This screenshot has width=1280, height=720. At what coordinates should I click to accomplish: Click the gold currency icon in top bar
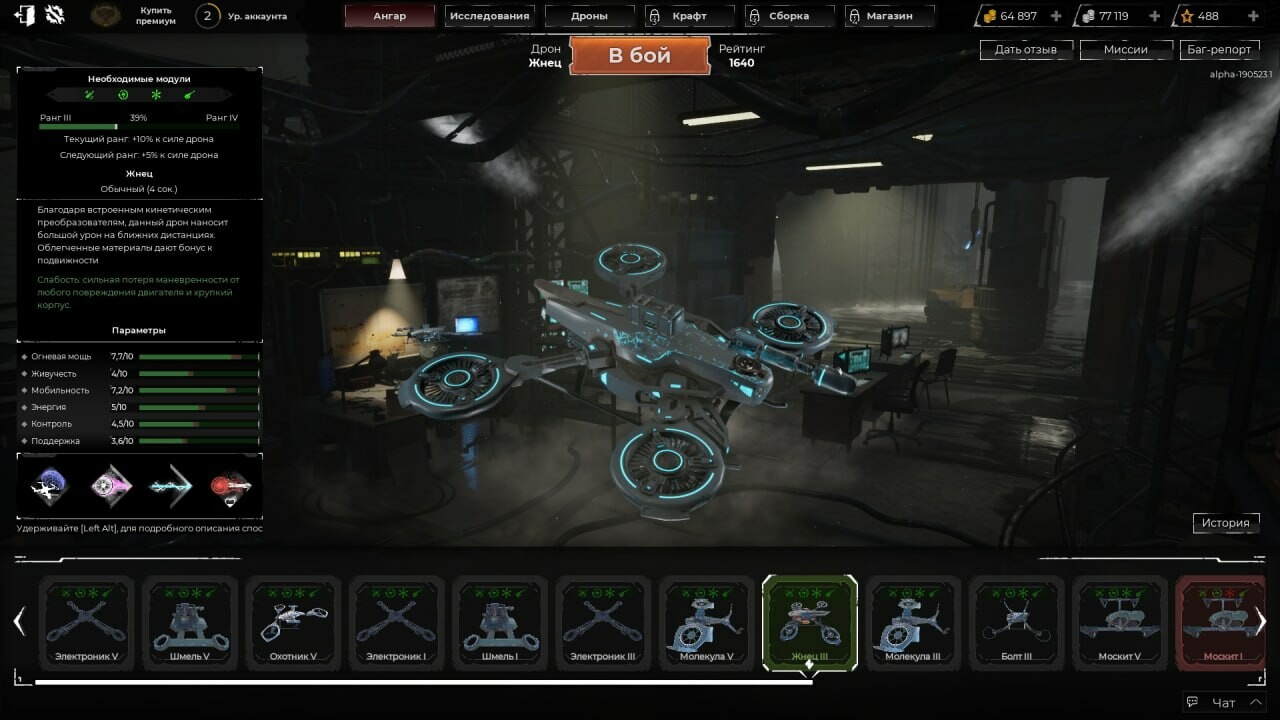pyautogui.click(x=989, y=14)
